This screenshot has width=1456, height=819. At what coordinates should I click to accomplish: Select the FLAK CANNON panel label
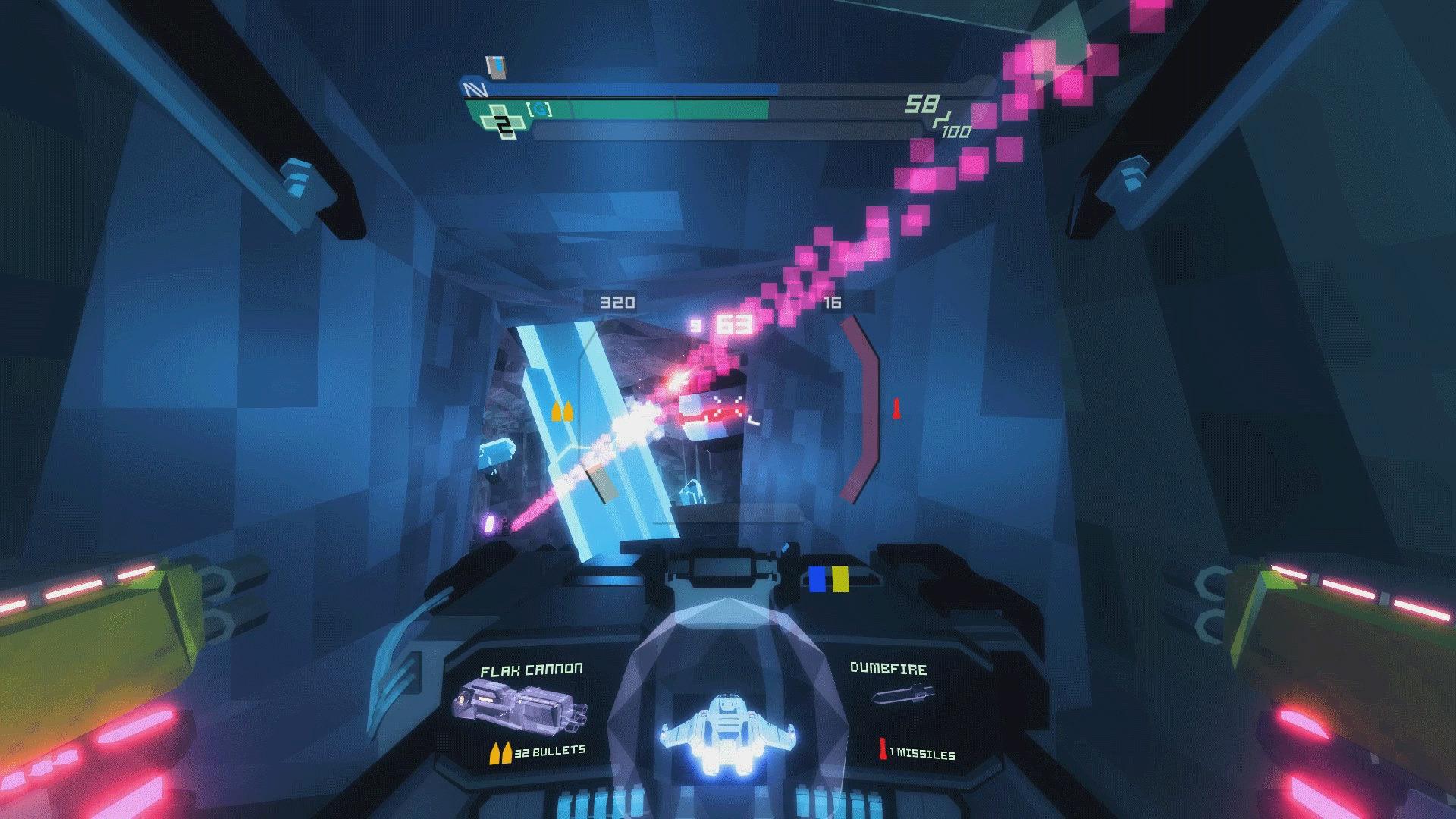(x=531, y=670)
